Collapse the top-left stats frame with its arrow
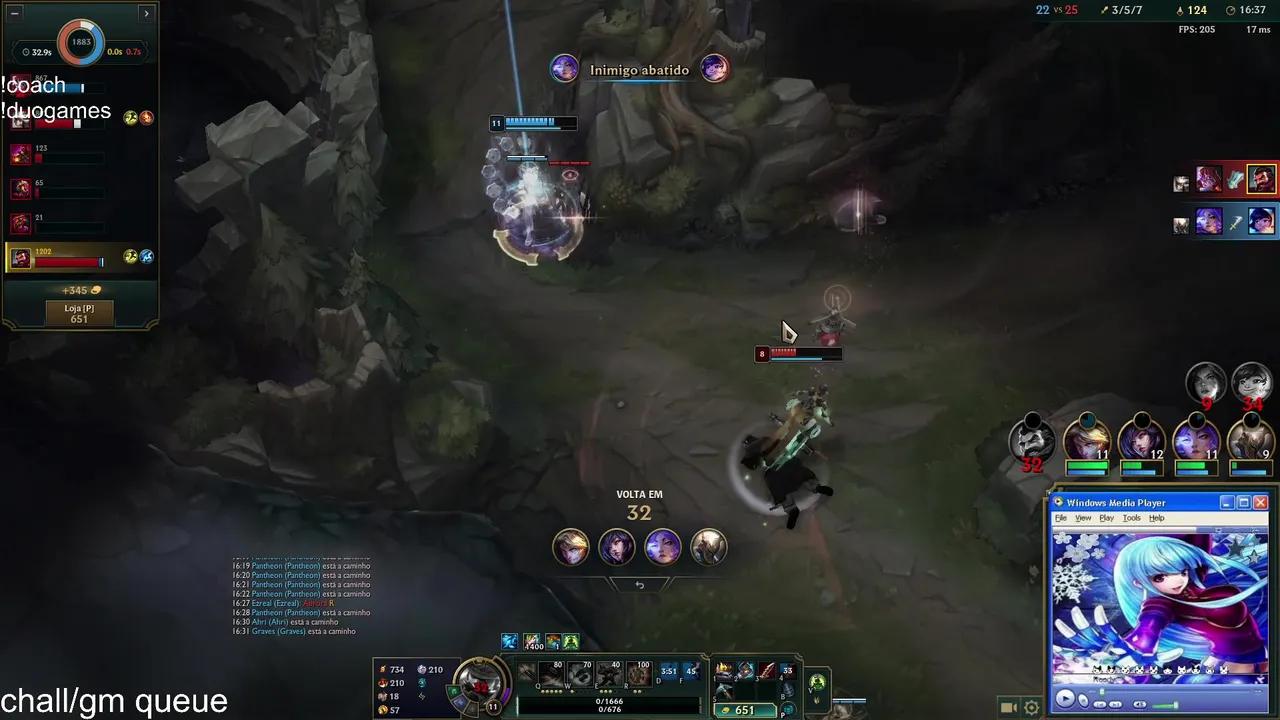Screen dimensions: 1280x720 pyautogui.click(x=146, y=13)
